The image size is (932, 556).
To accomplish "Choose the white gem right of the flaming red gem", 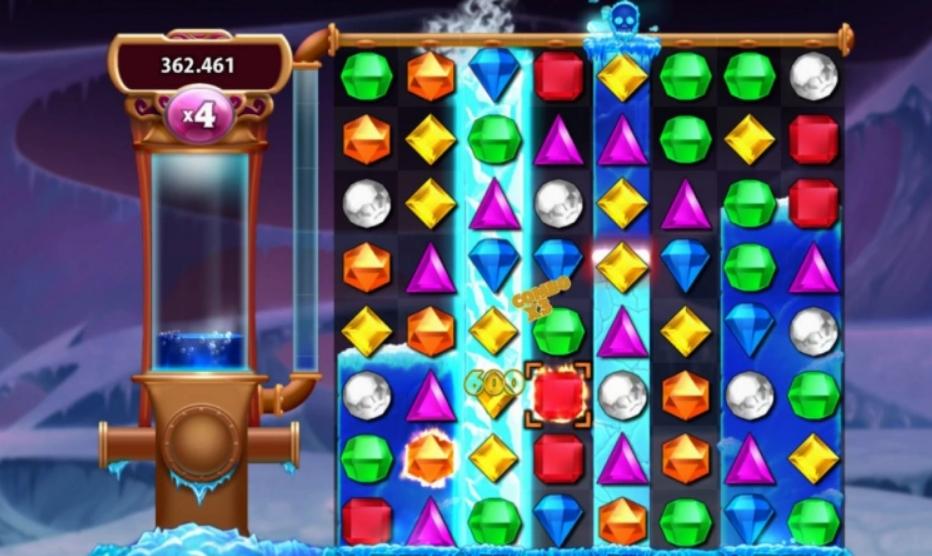I will pyautogui.click(x=622, y=395).
